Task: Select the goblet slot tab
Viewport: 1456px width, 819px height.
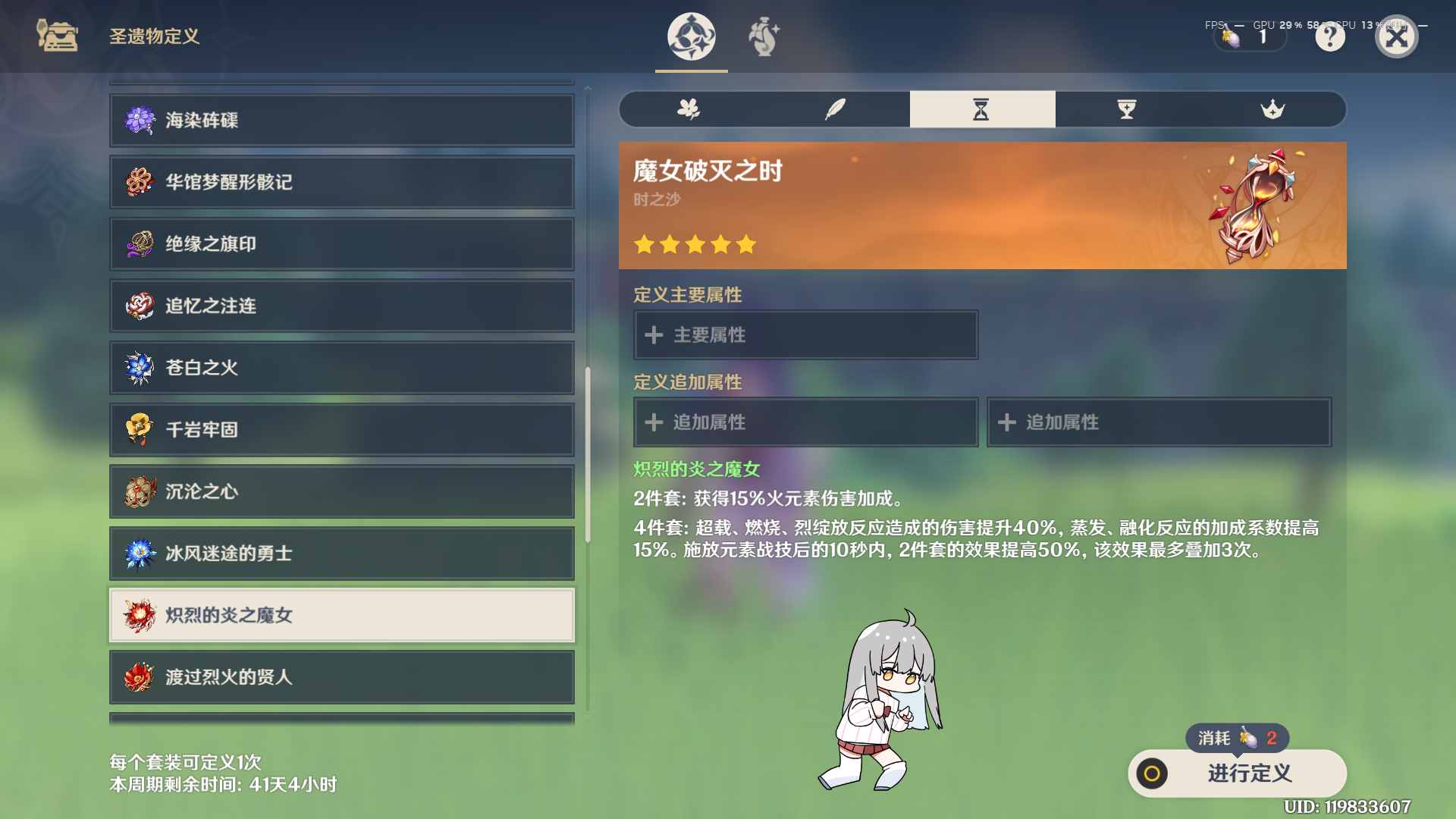Action: pyautogui.click(x=1126, y=109)
